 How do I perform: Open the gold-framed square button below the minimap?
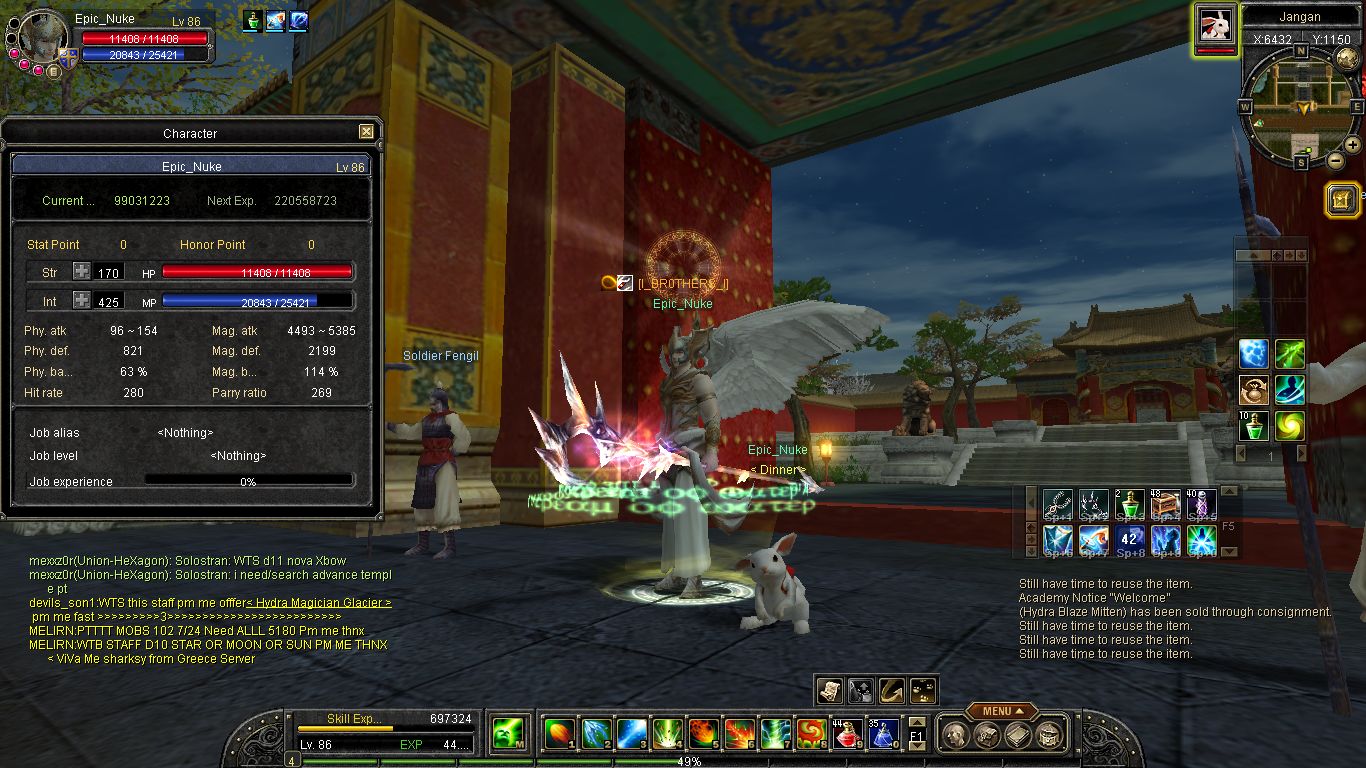click(x=1341, y=199)
